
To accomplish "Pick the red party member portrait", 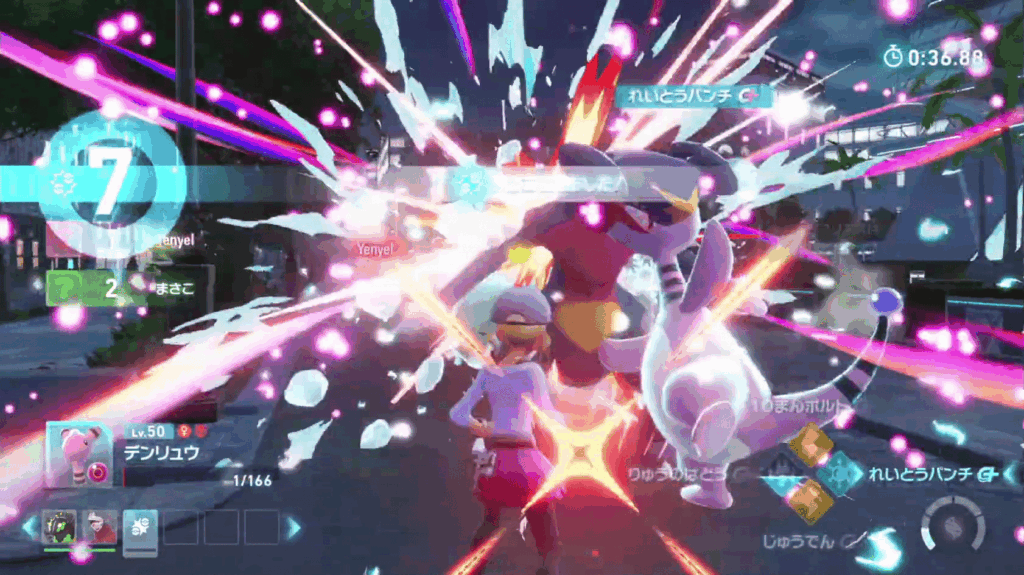I will pyautogui.click(x=99, y=527).
